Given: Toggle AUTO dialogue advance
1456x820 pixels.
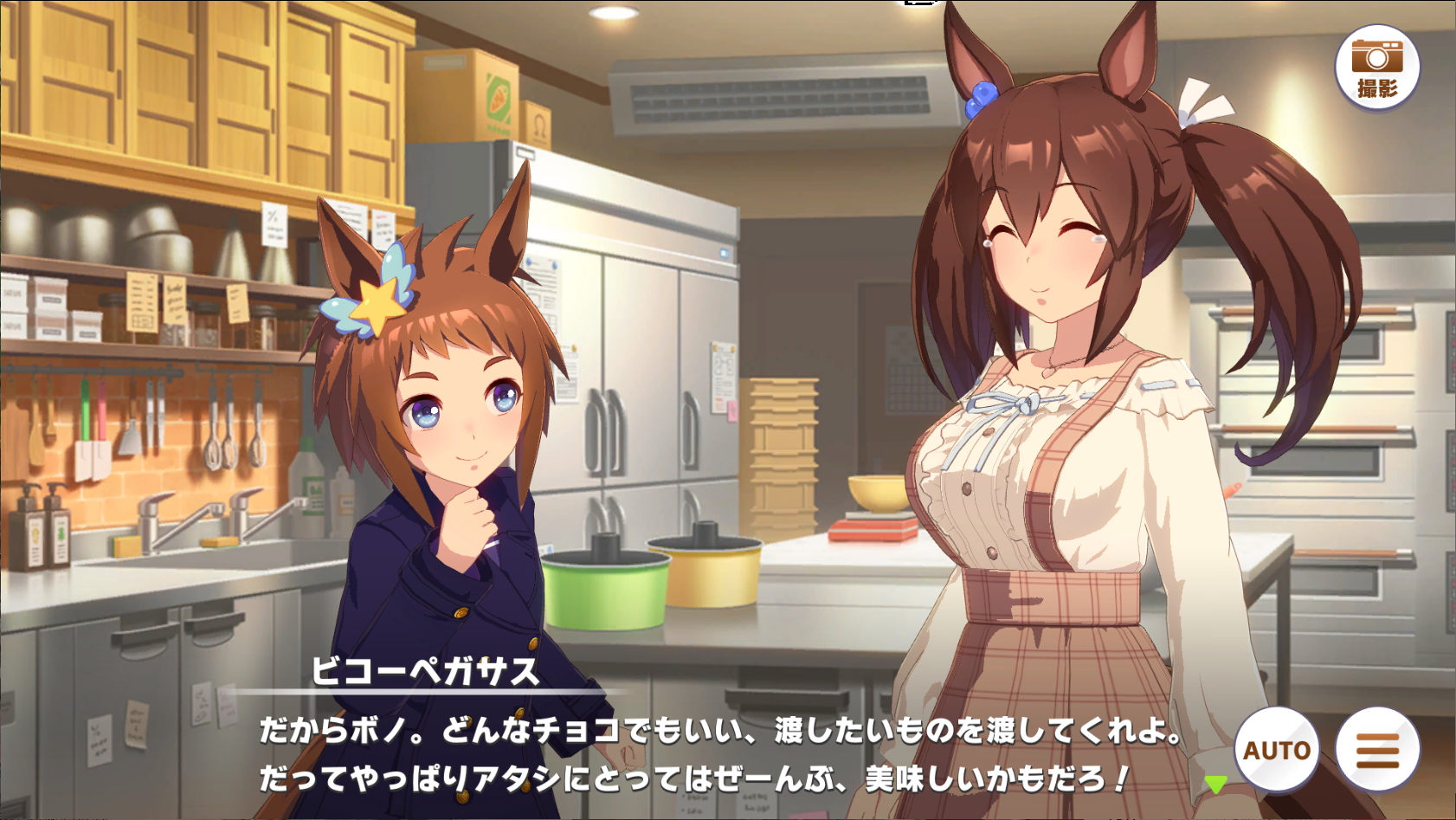Looking at the screenshot, I should coord(1277,749).
